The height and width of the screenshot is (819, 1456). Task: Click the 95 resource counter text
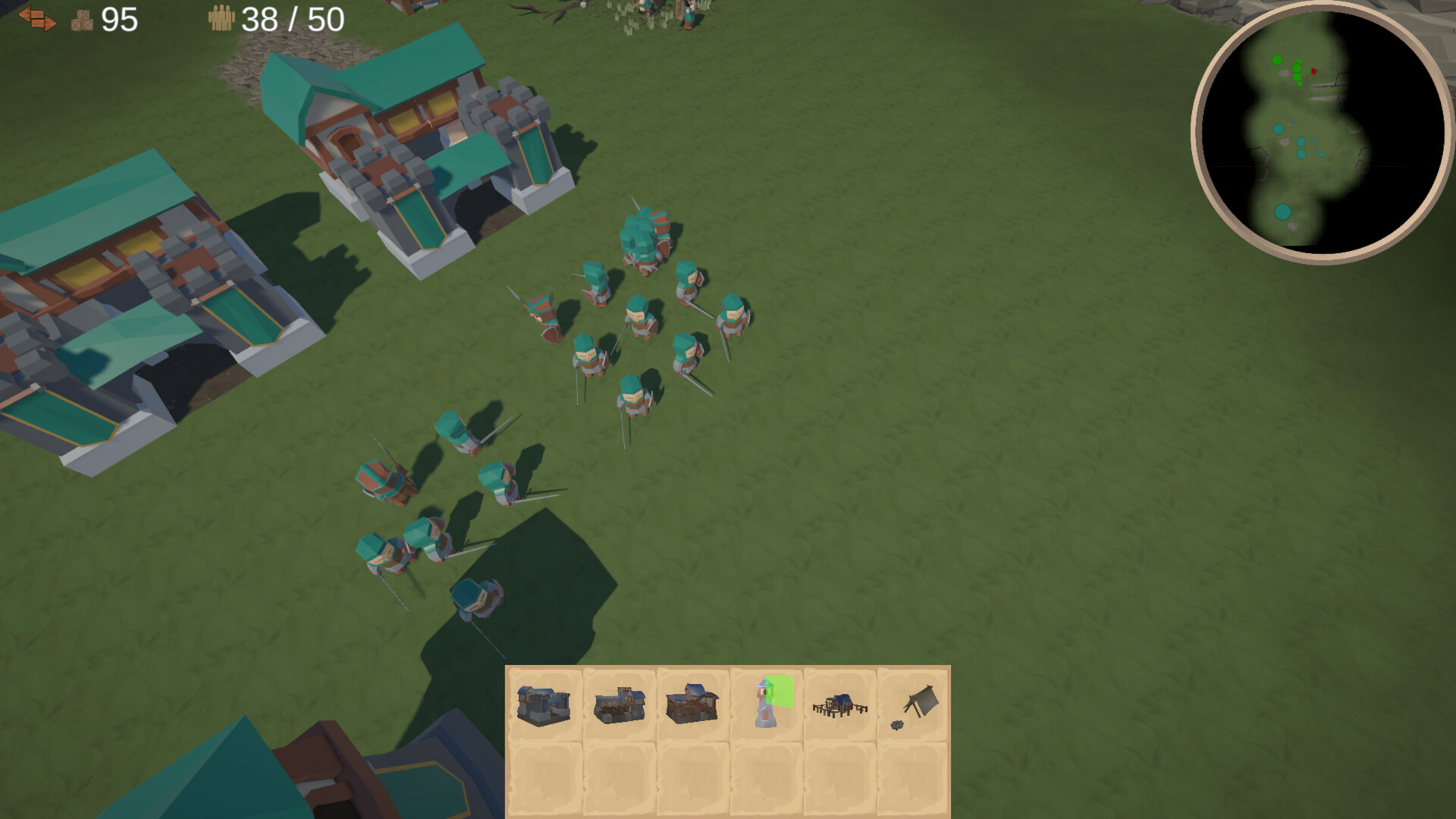120,20
